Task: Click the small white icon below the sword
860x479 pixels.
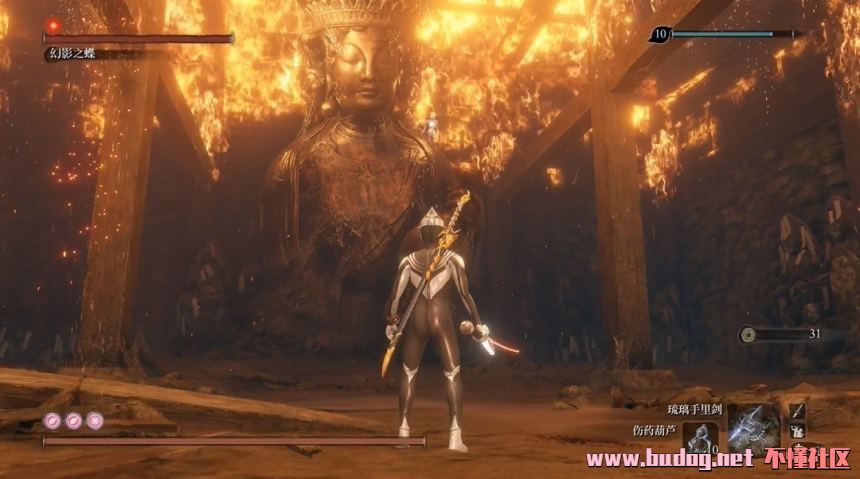Action: 797,431
